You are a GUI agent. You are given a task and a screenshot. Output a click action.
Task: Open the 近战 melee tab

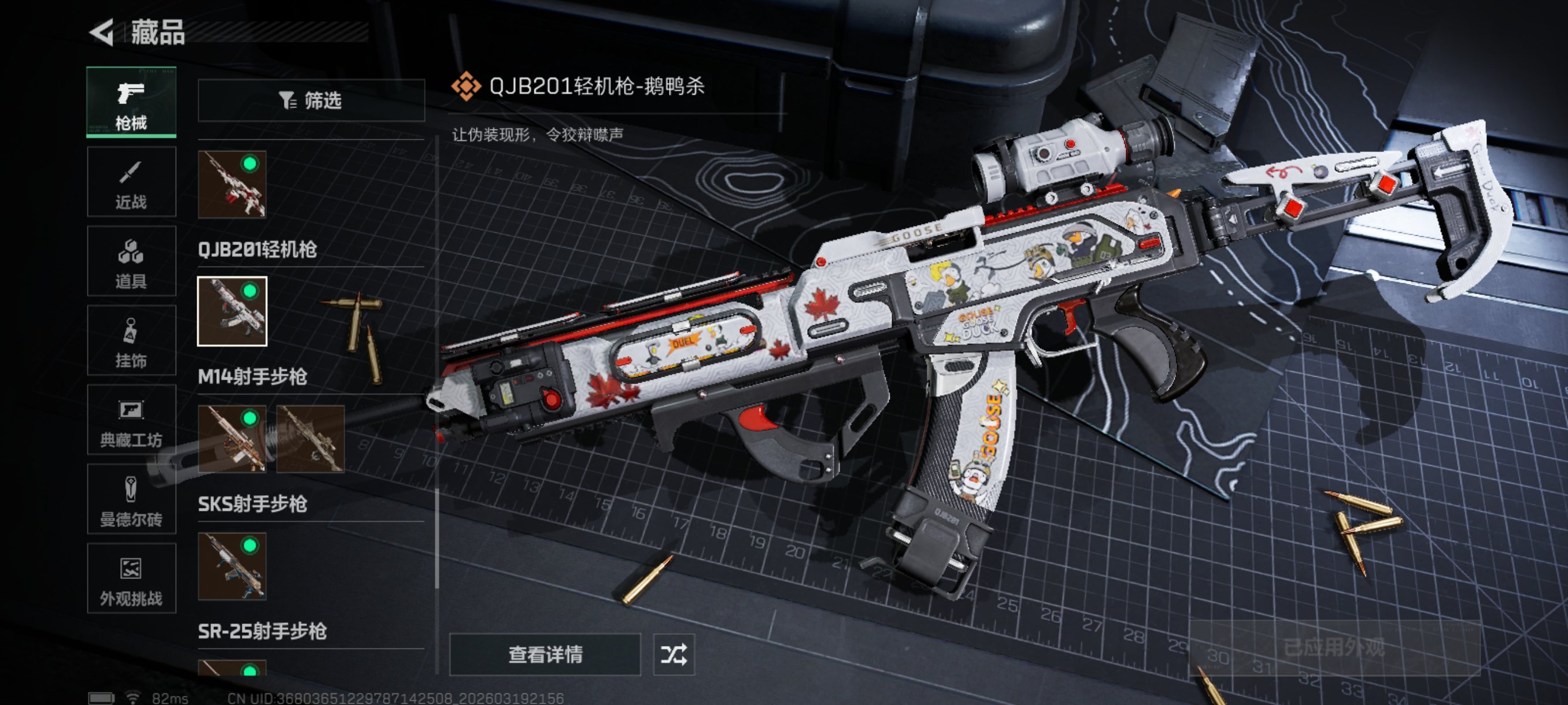tap(131, 182)
